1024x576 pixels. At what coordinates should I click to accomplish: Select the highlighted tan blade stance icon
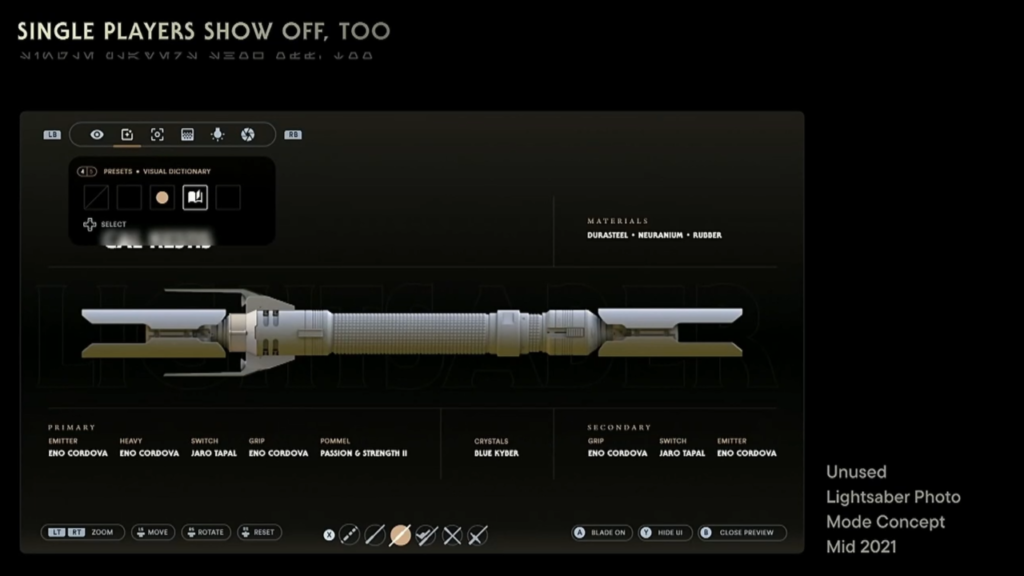pyautogui.click(x=400, y=535)
